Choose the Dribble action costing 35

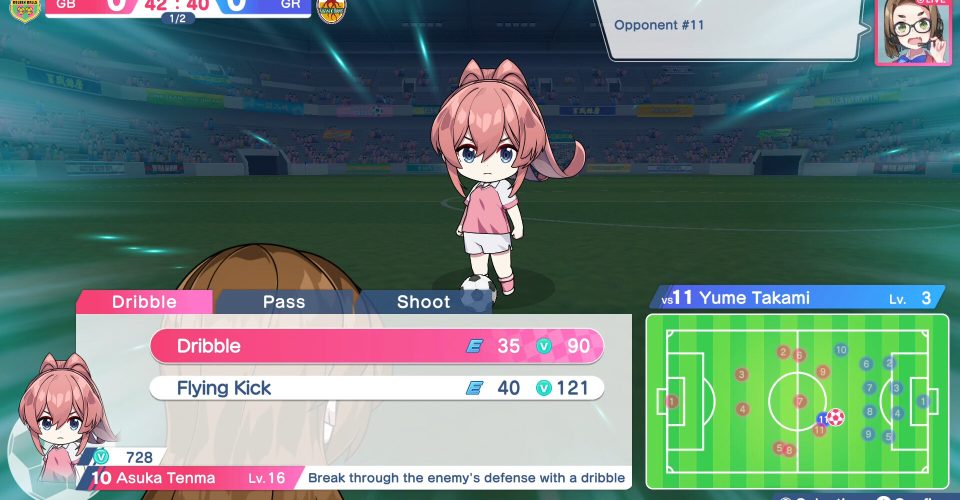click(x=377, y=346)
